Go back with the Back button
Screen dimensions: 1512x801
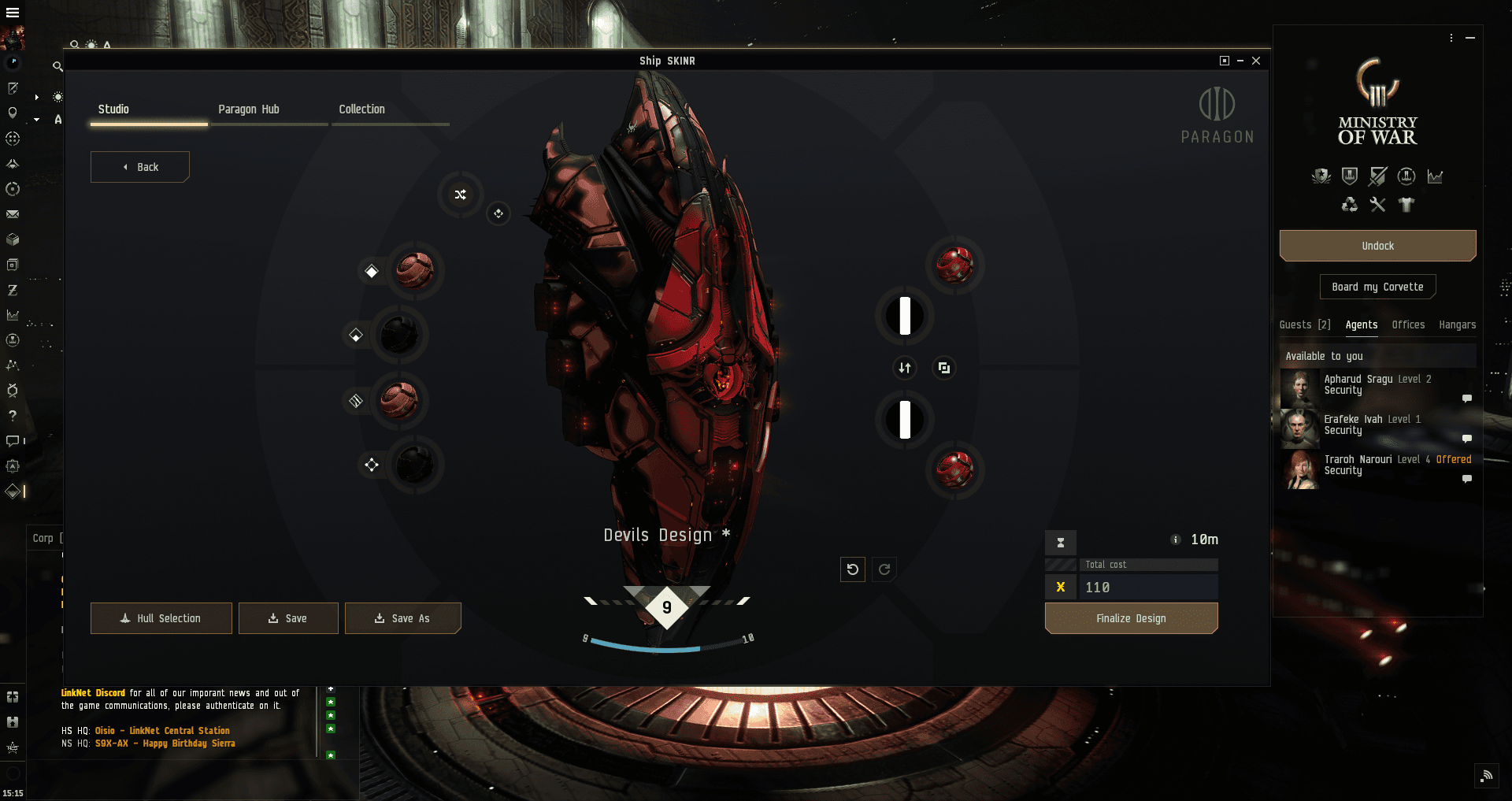tap(140, 167)
